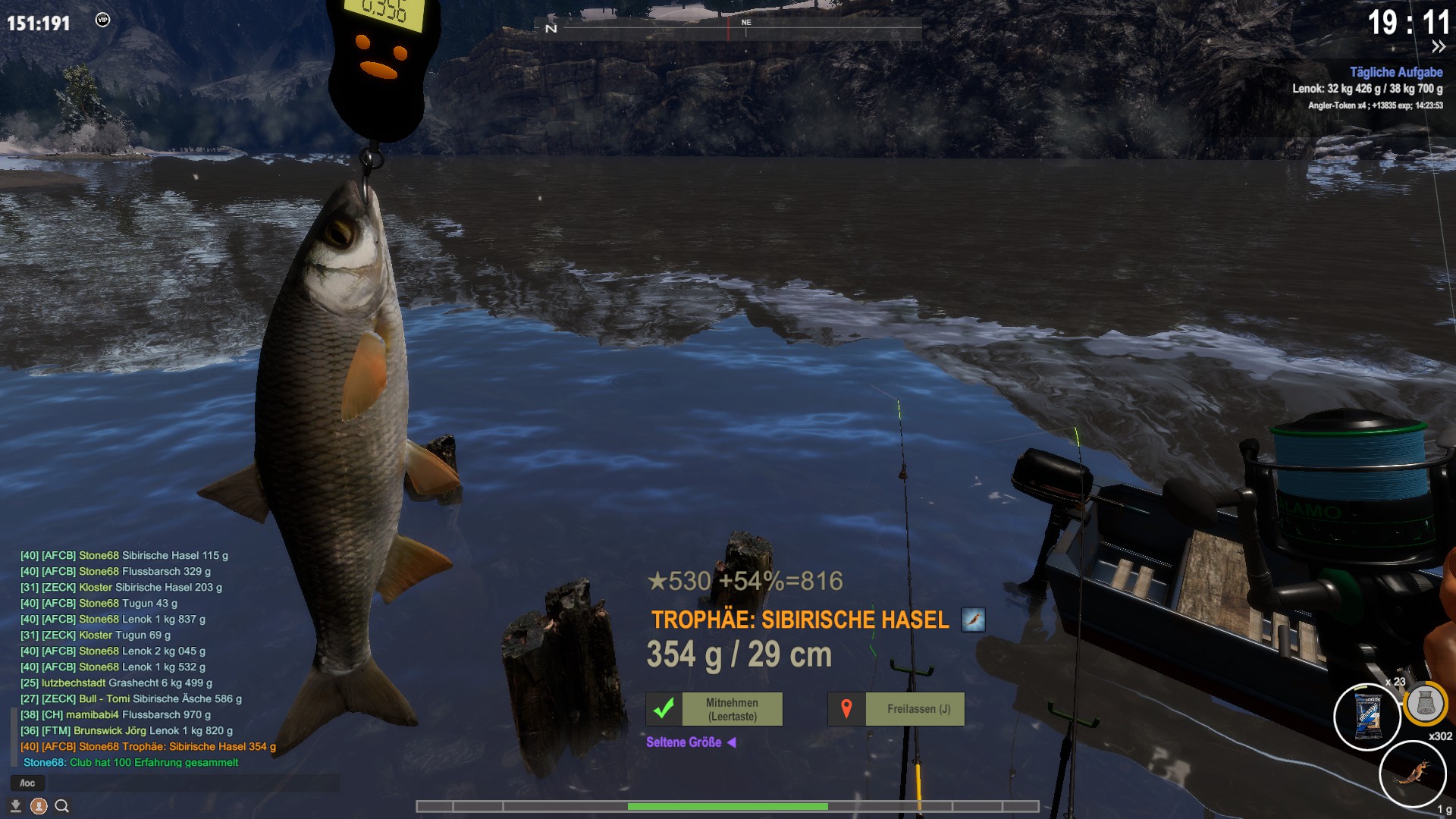Open the Tägliche Aufgabe daily task tracker

point(1395,72)
